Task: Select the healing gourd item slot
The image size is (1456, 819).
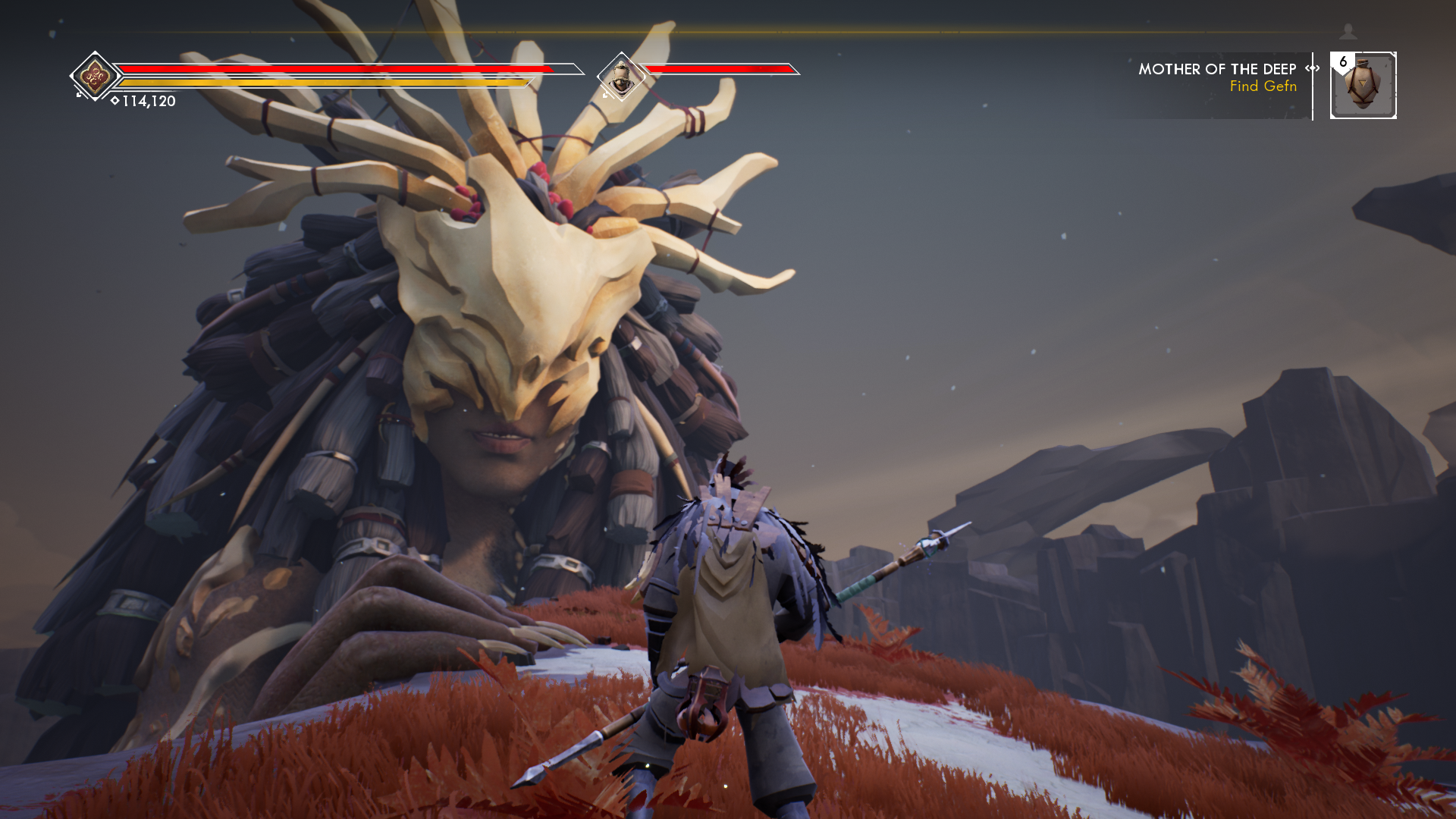Action: 1363,86
